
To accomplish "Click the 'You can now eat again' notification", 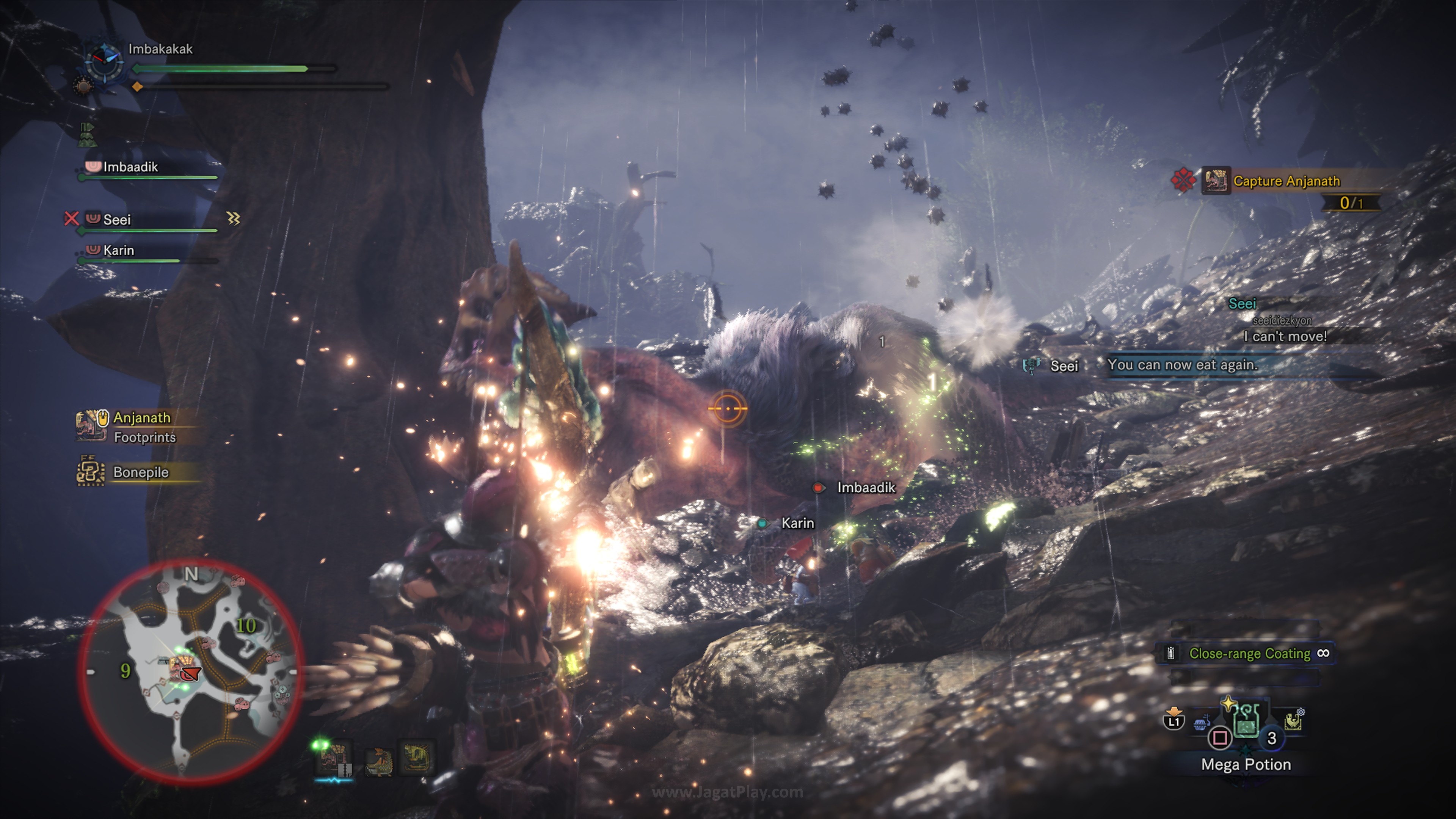I will [1182, 365].
